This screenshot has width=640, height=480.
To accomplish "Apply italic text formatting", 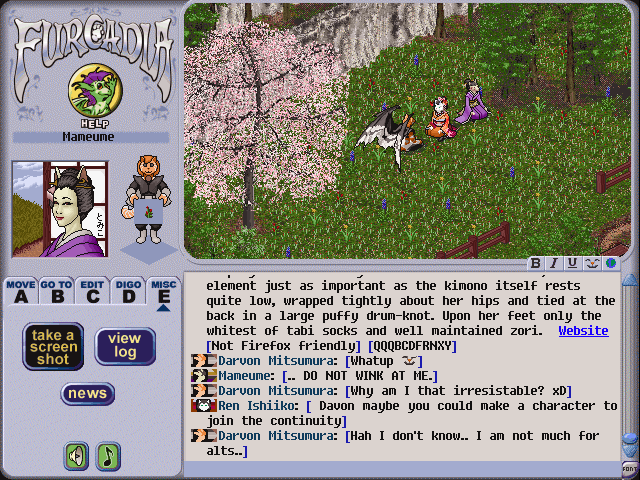I will [x=554, y=263].
